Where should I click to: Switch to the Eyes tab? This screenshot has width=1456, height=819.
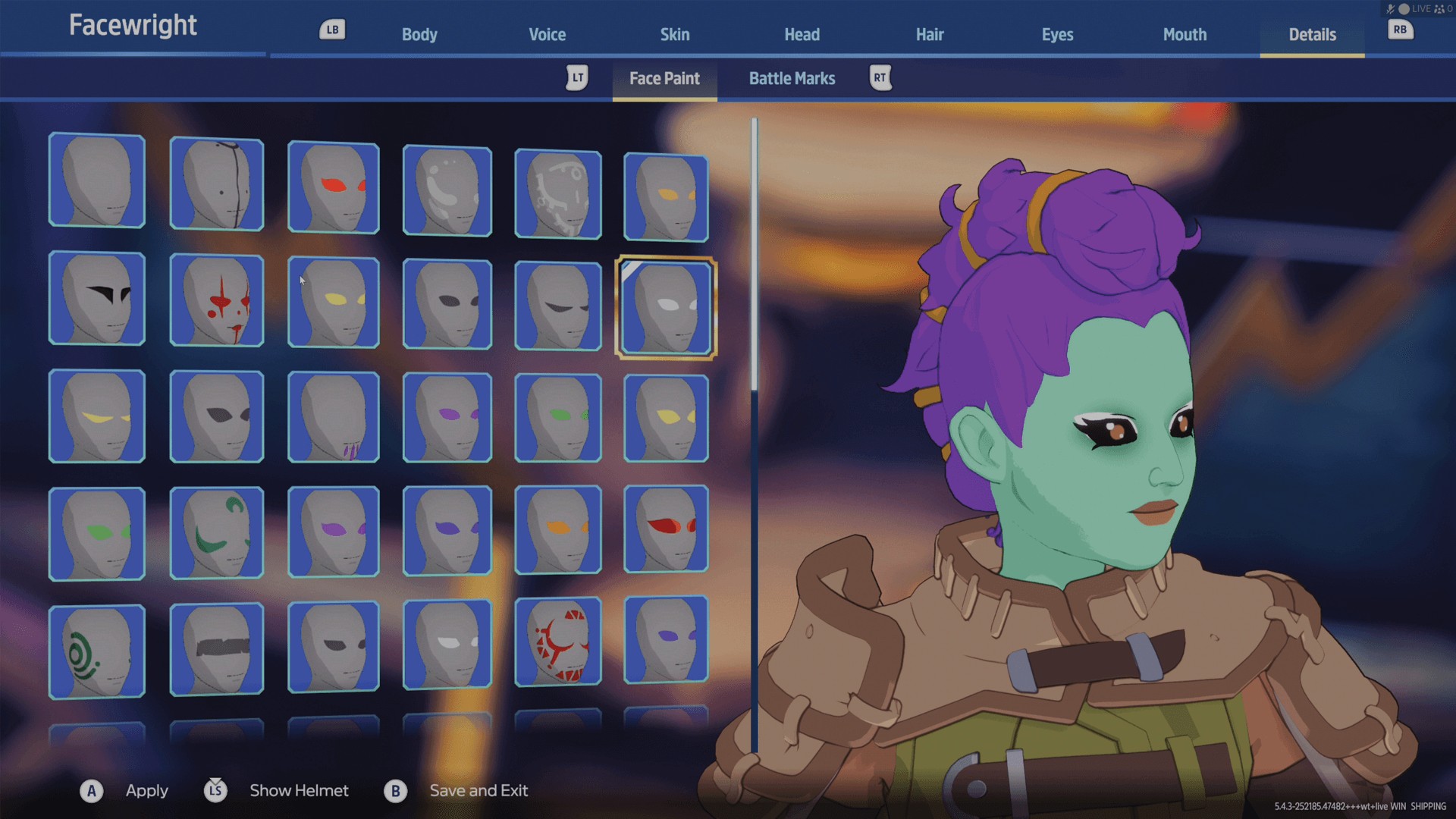(x=1057, y=35)
